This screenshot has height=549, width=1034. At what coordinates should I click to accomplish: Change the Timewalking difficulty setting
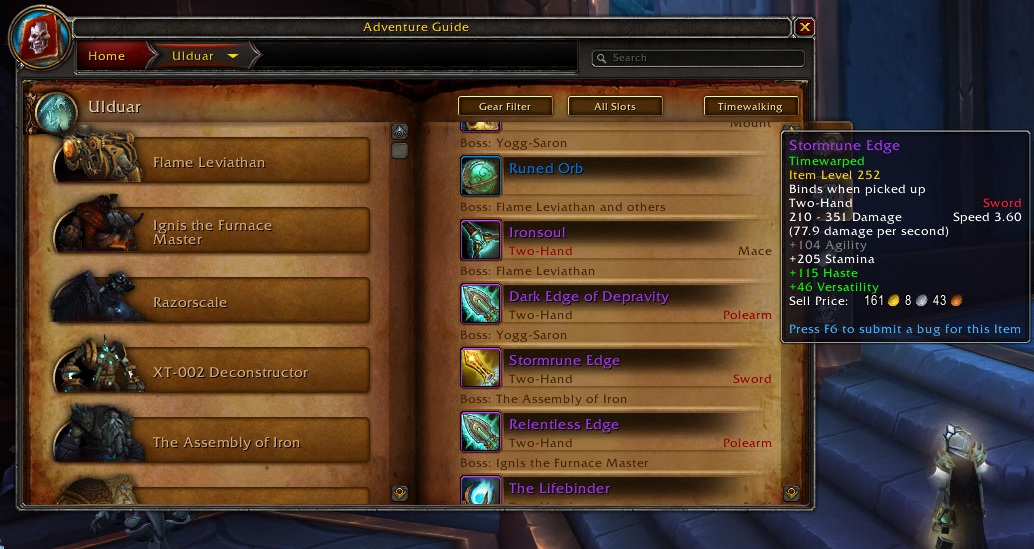pyautogui.click(x=750, y=106)
